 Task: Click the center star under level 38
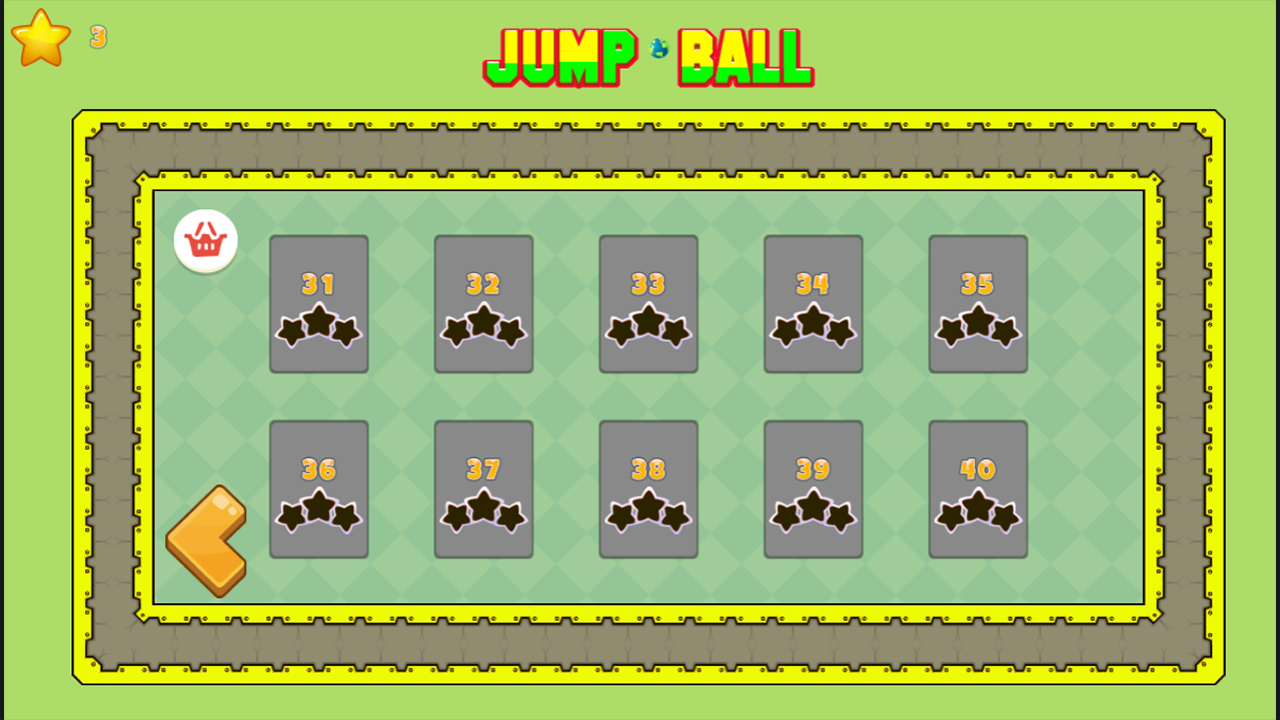click(648, 507)
